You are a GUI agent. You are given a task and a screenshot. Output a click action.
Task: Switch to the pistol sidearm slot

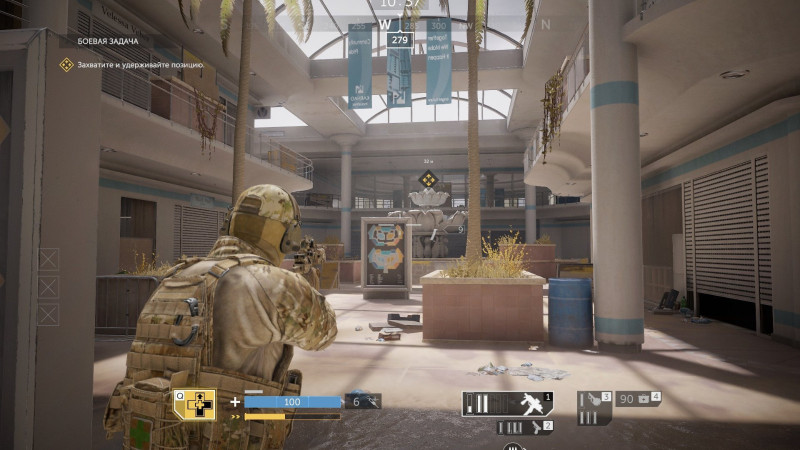tap(525, 428)
